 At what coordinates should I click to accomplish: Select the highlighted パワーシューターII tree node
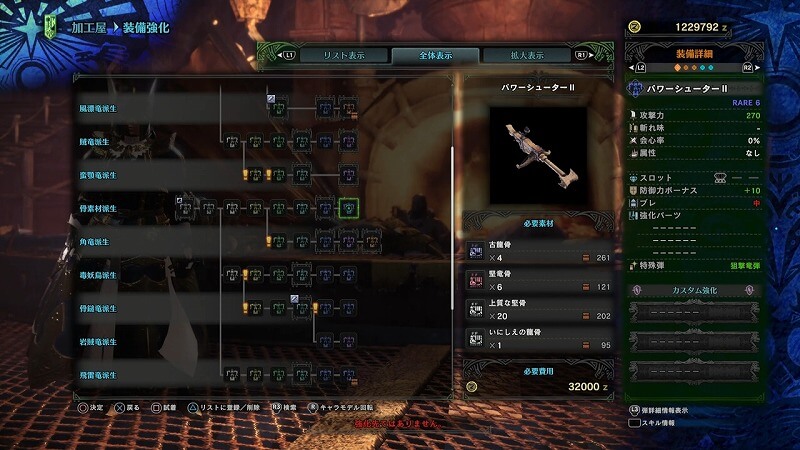348,209
